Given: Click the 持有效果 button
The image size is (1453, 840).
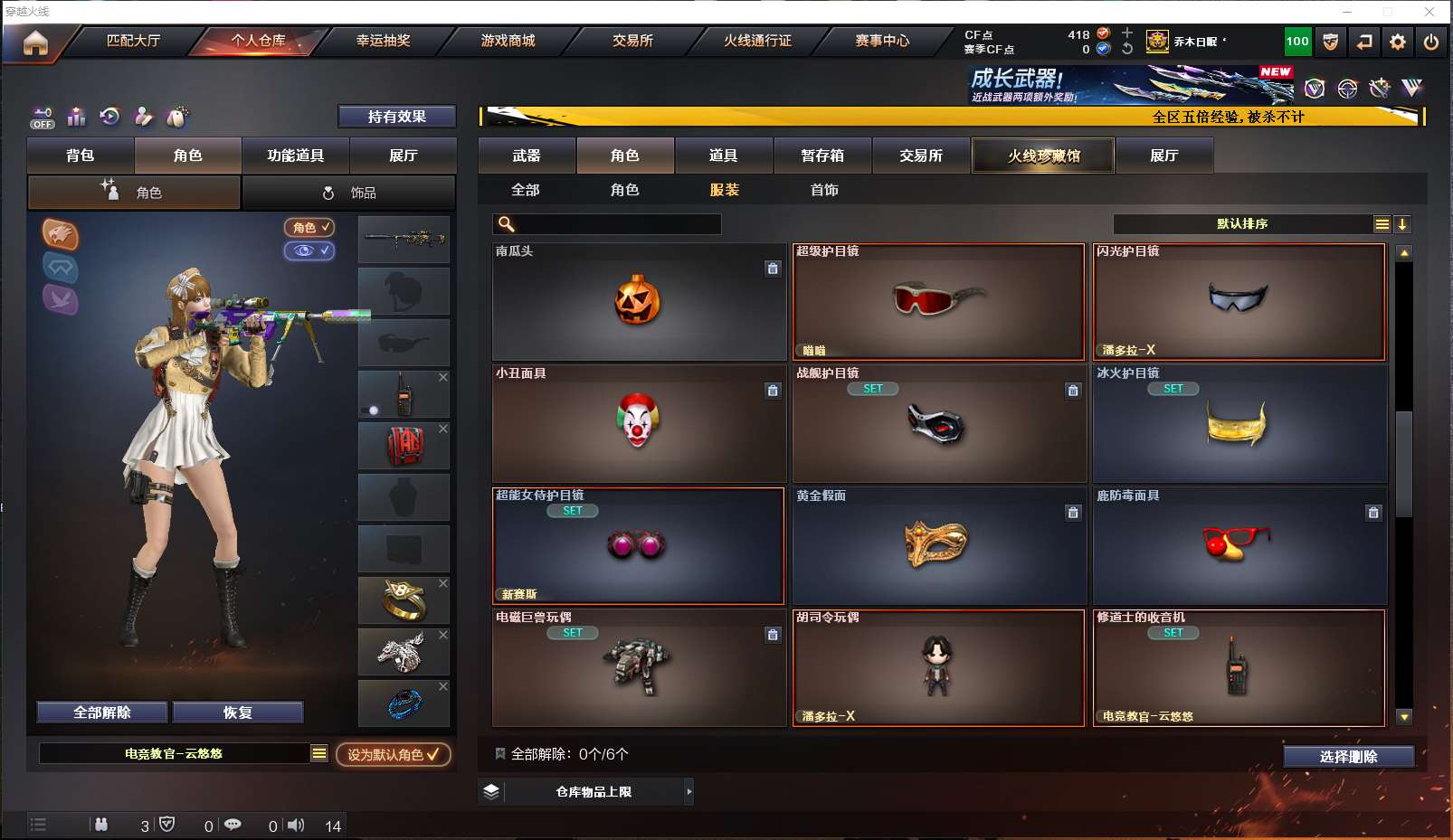Looking at the screenshot, I should (x=396, y=117).
